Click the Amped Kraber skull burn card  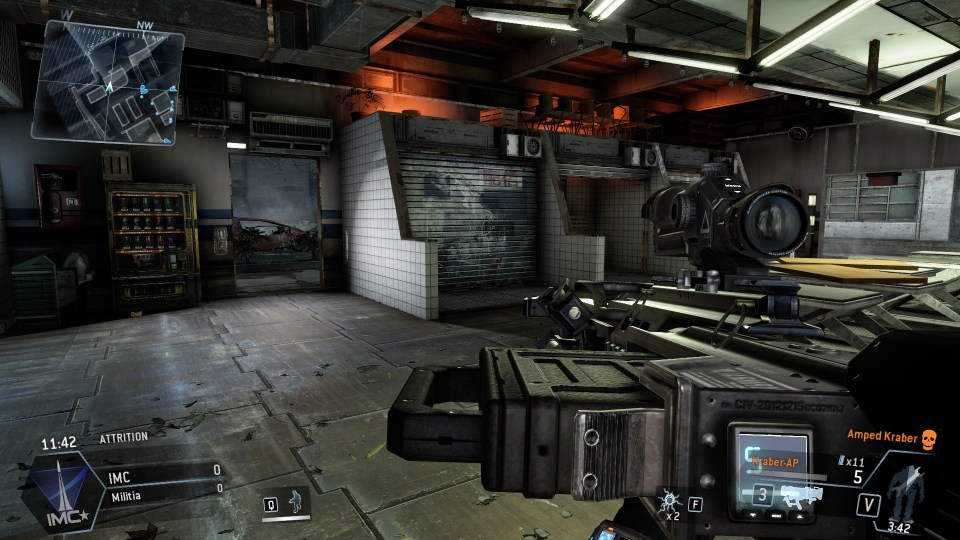927,437
